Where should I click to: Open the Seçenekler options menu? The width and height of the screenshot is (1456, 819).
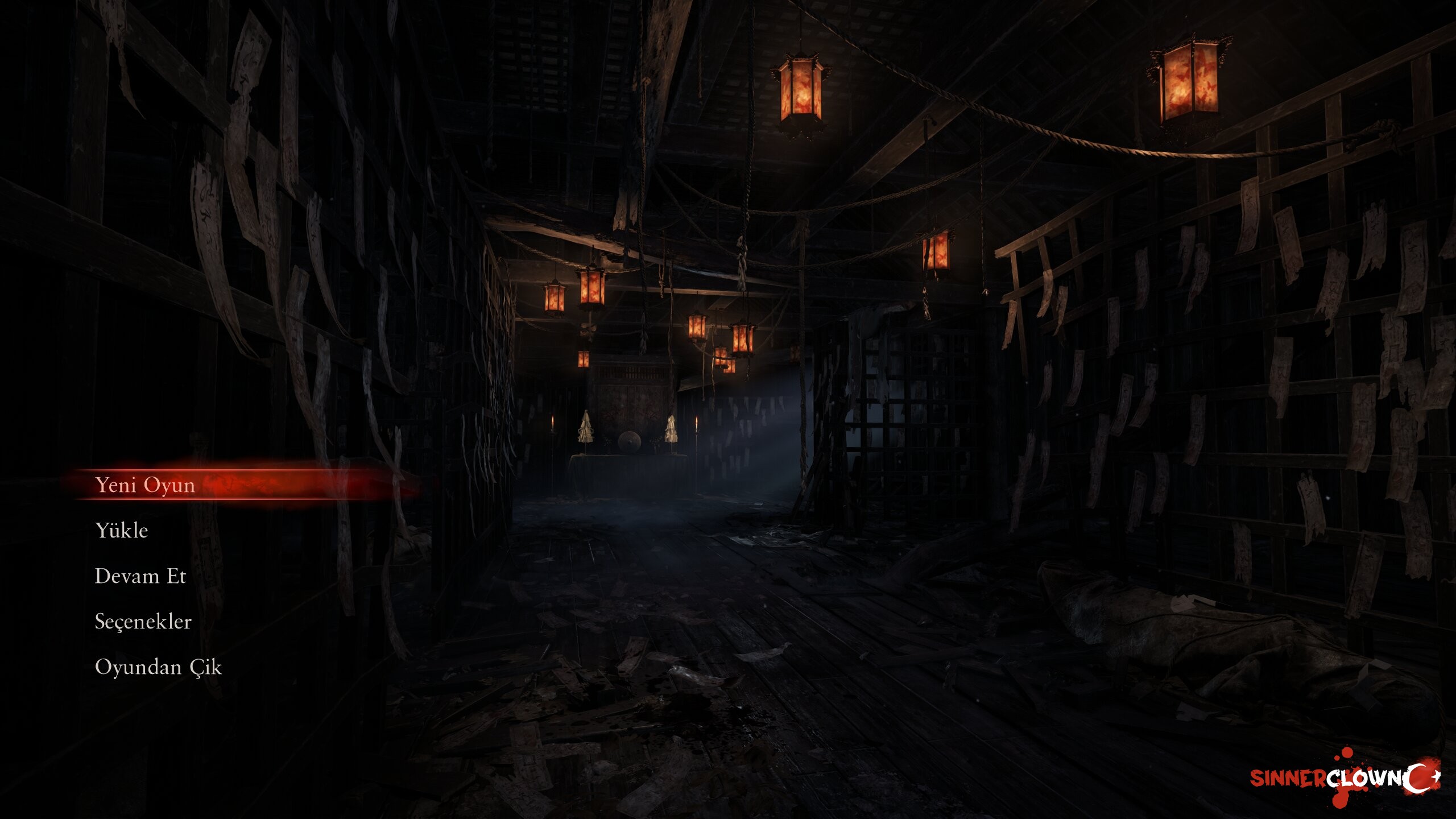coord(143,622)
